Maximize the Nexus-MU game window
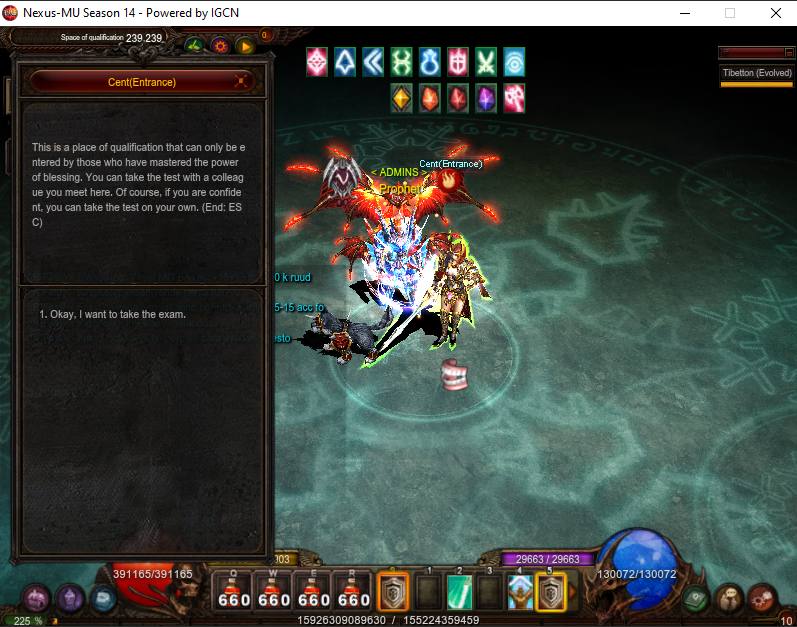The image size is (797, 627). tap(730, 13)
